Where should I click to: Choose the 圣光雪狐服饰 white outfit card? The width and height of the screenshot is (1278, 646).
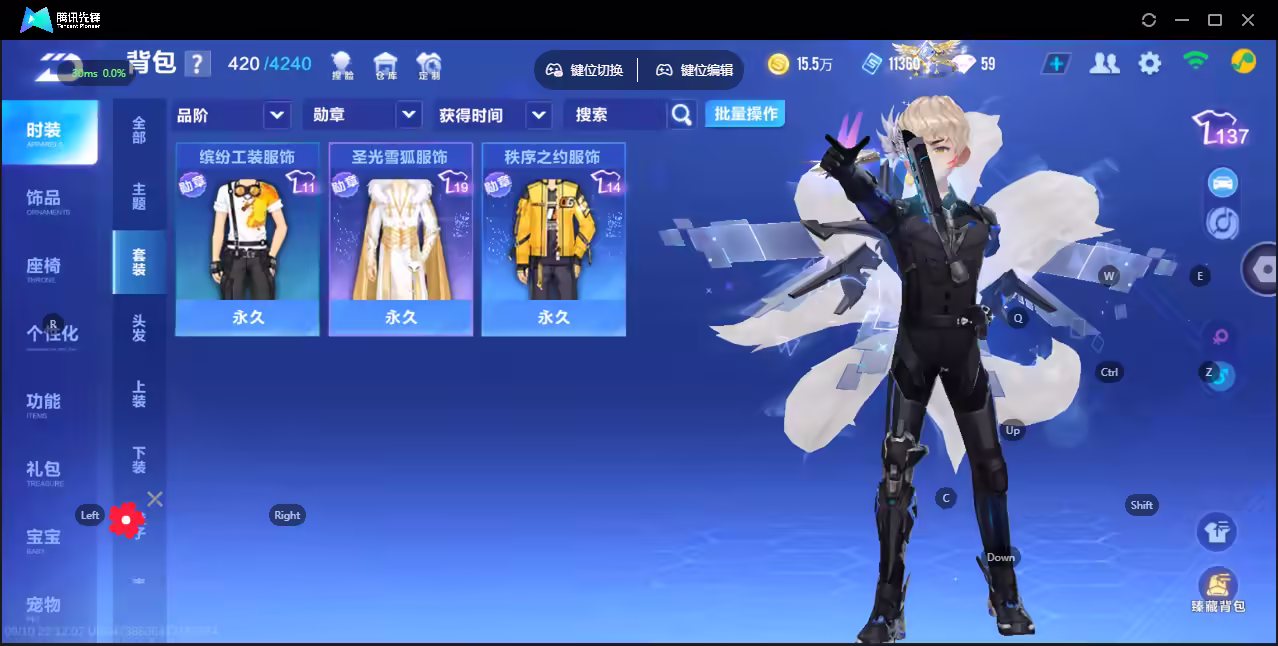[x=400, y=239]
